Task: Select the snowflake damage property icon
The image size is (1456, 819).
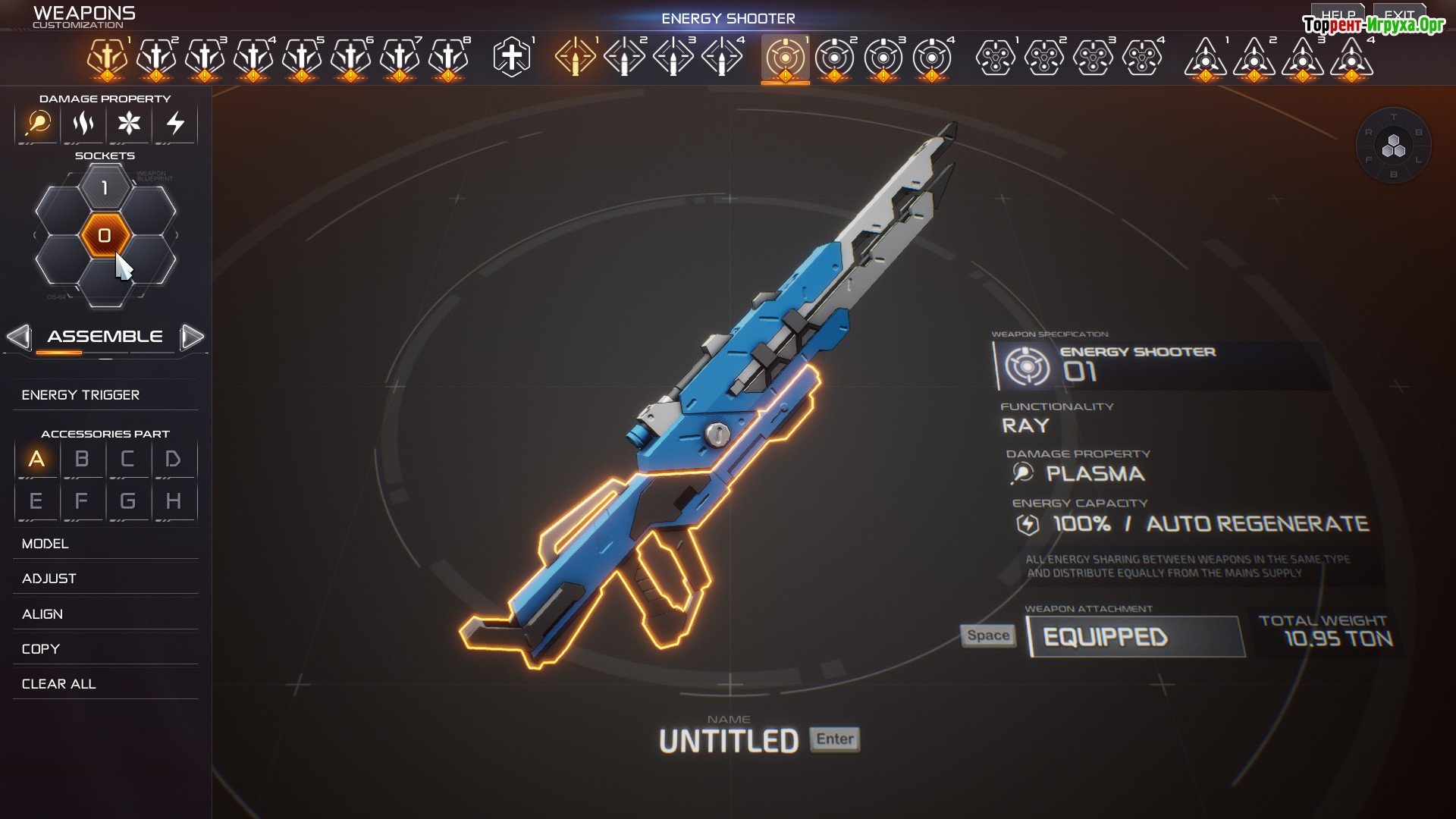Action: coord(129,123)
